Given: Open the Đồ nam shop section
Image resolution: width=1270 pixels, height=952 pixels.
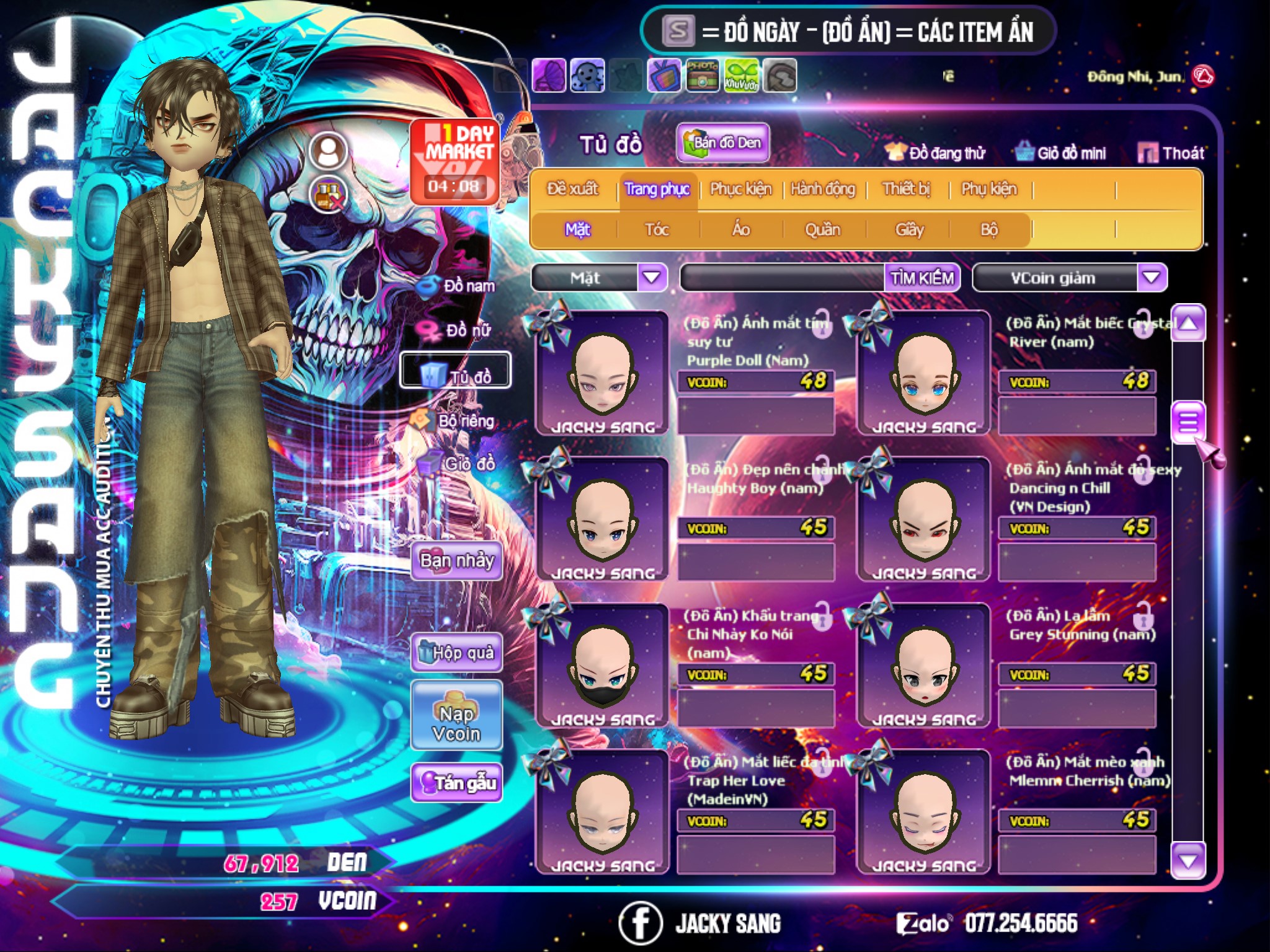Looking at the screenshot, I should coord(458,286).
